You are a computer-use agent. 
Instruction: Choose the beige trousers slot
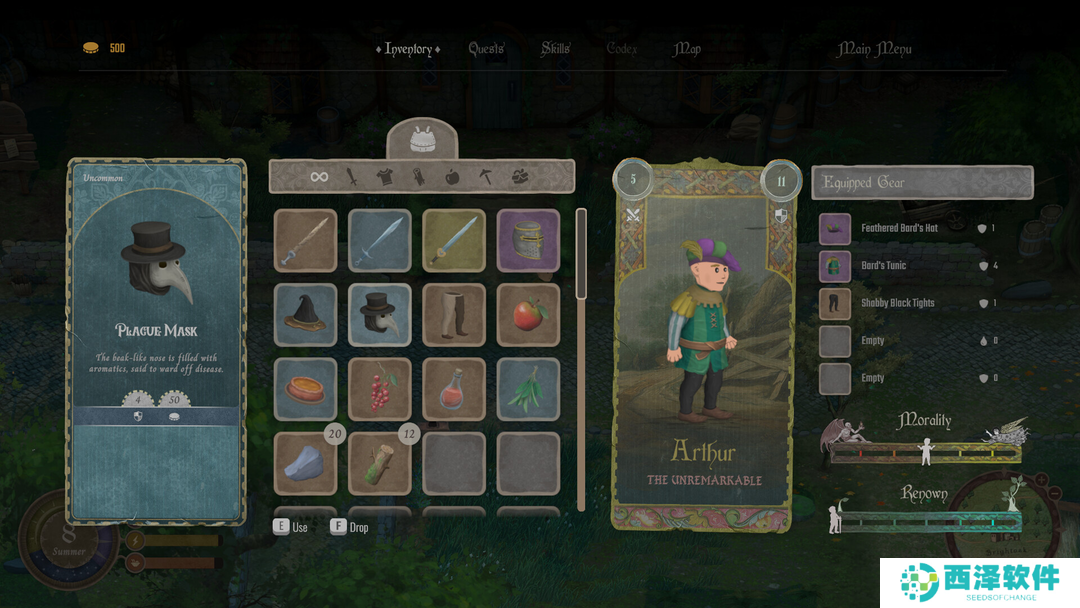[x=454, y=314]
